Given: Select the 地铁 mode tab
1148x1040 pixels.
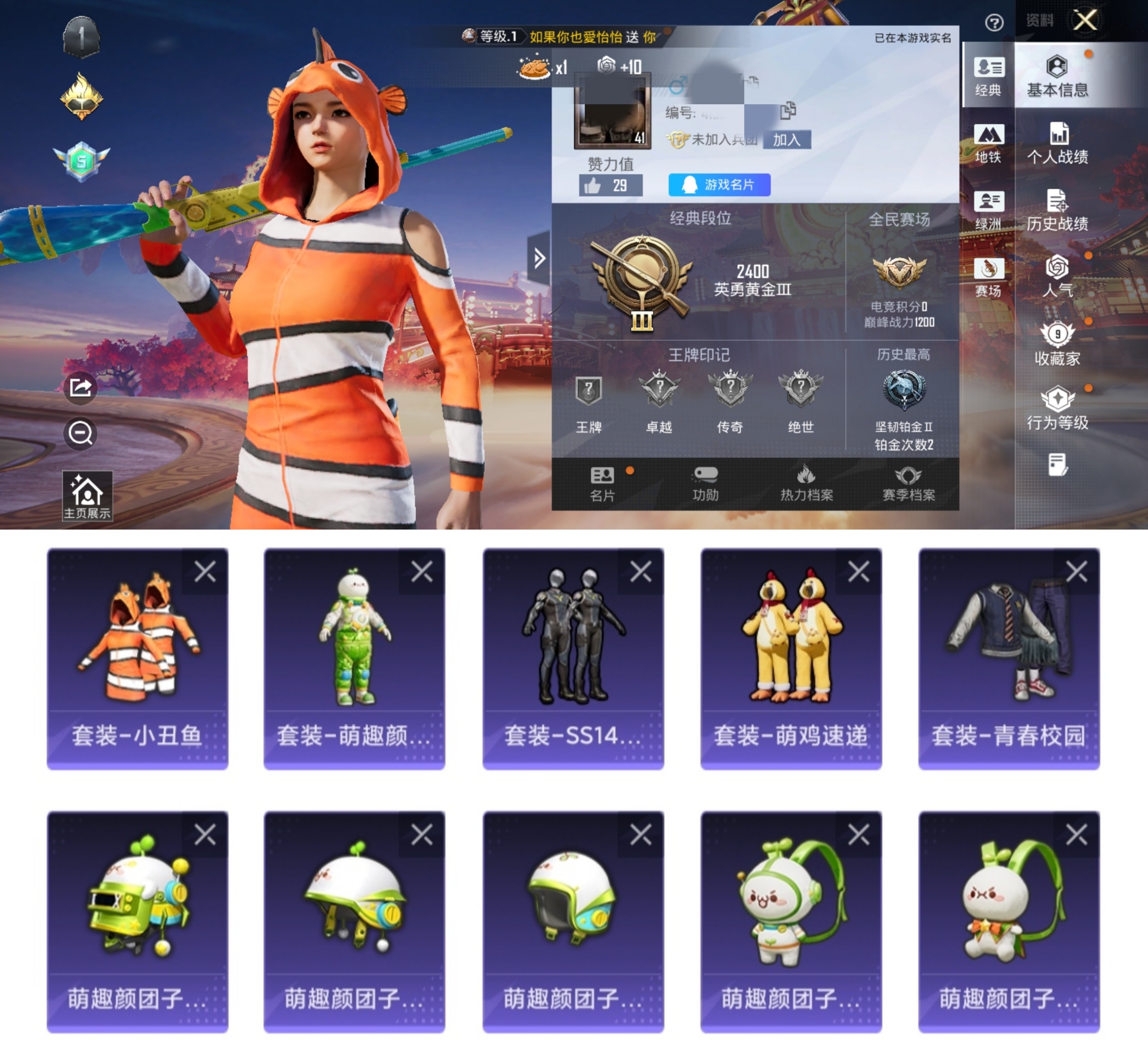Looking at the screenshot, I should pos(988,143).
